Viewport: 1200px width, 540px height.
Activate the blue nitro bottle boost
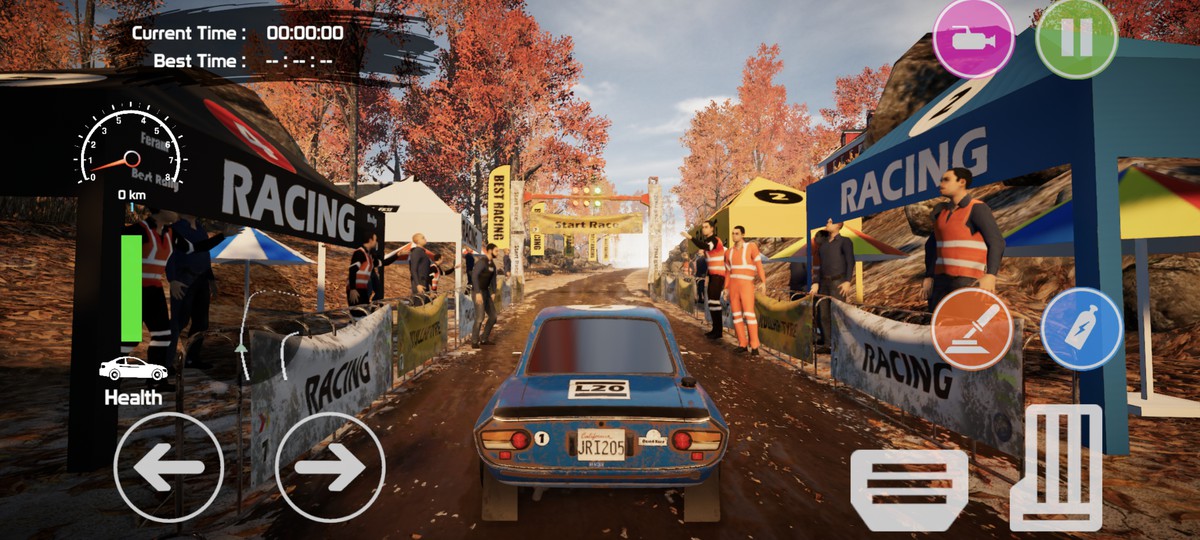click(x=1081, y=329)
